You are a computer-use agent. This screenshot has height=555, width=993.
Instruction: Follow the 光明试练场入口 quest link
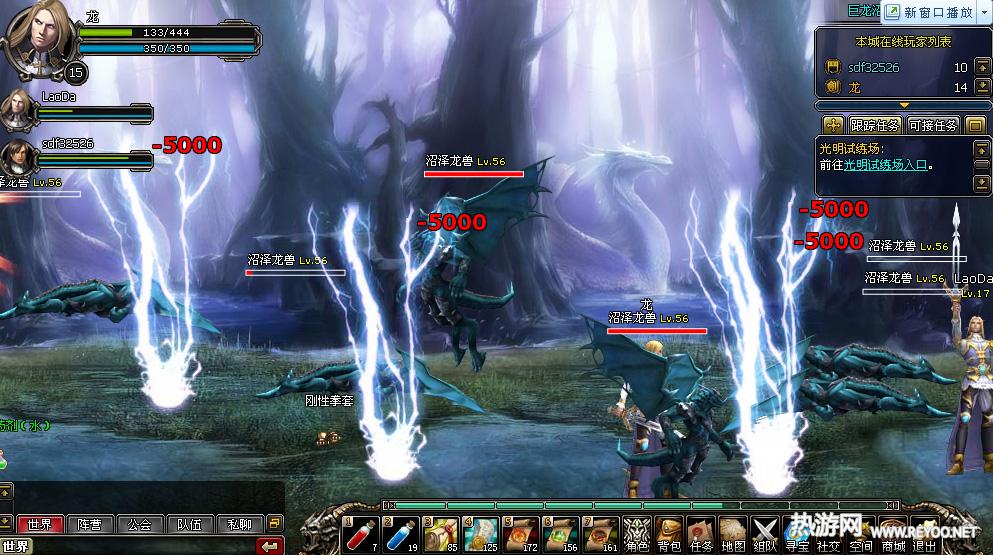tap(884, 165)
